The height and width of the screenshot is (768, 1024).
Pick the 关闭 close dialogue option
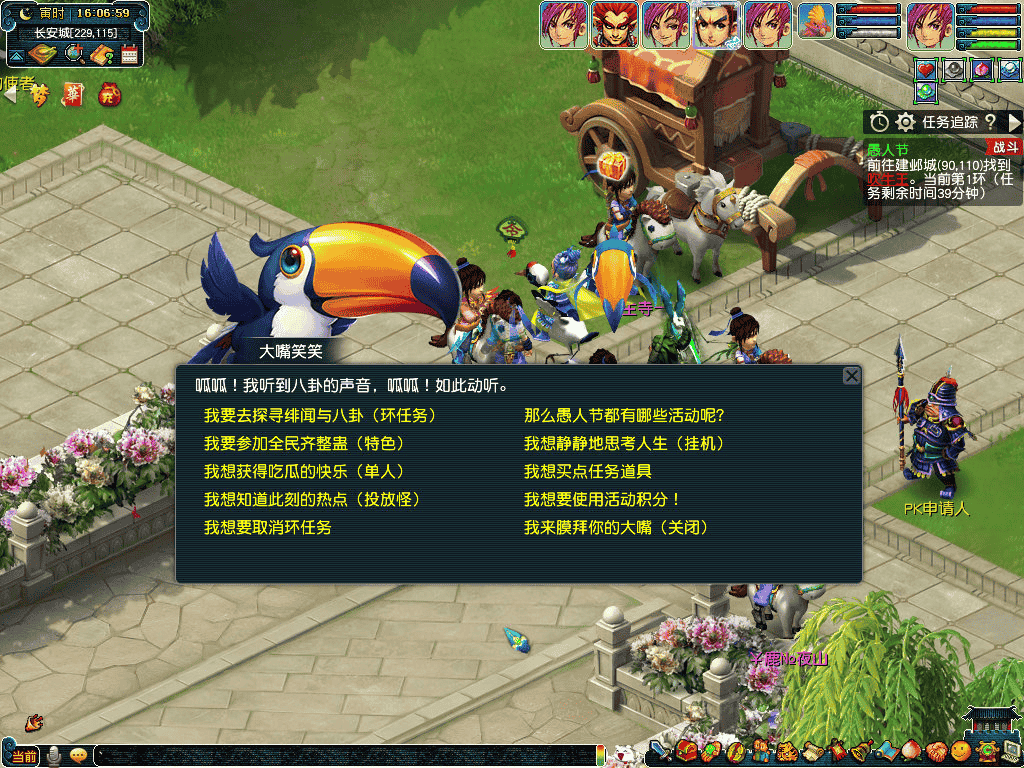pyautogui.click(x=616, y=527)
